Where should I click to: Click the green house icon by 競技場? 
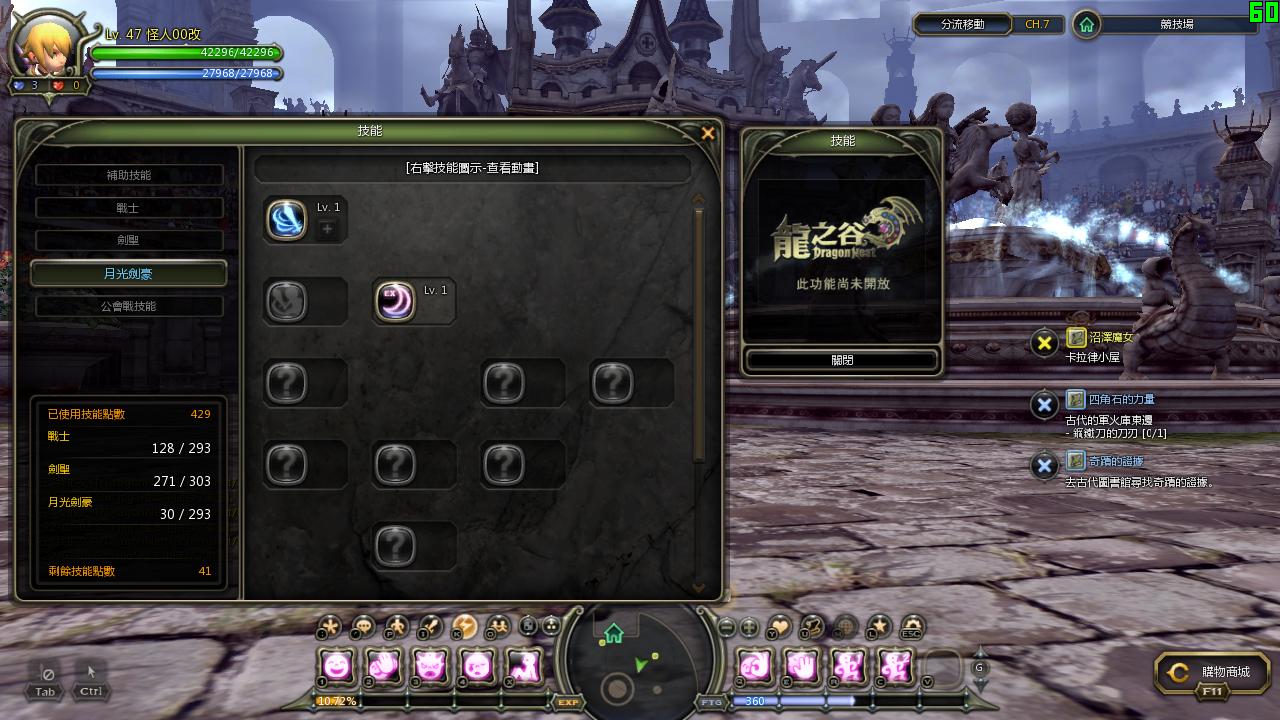pos(1087,25)
